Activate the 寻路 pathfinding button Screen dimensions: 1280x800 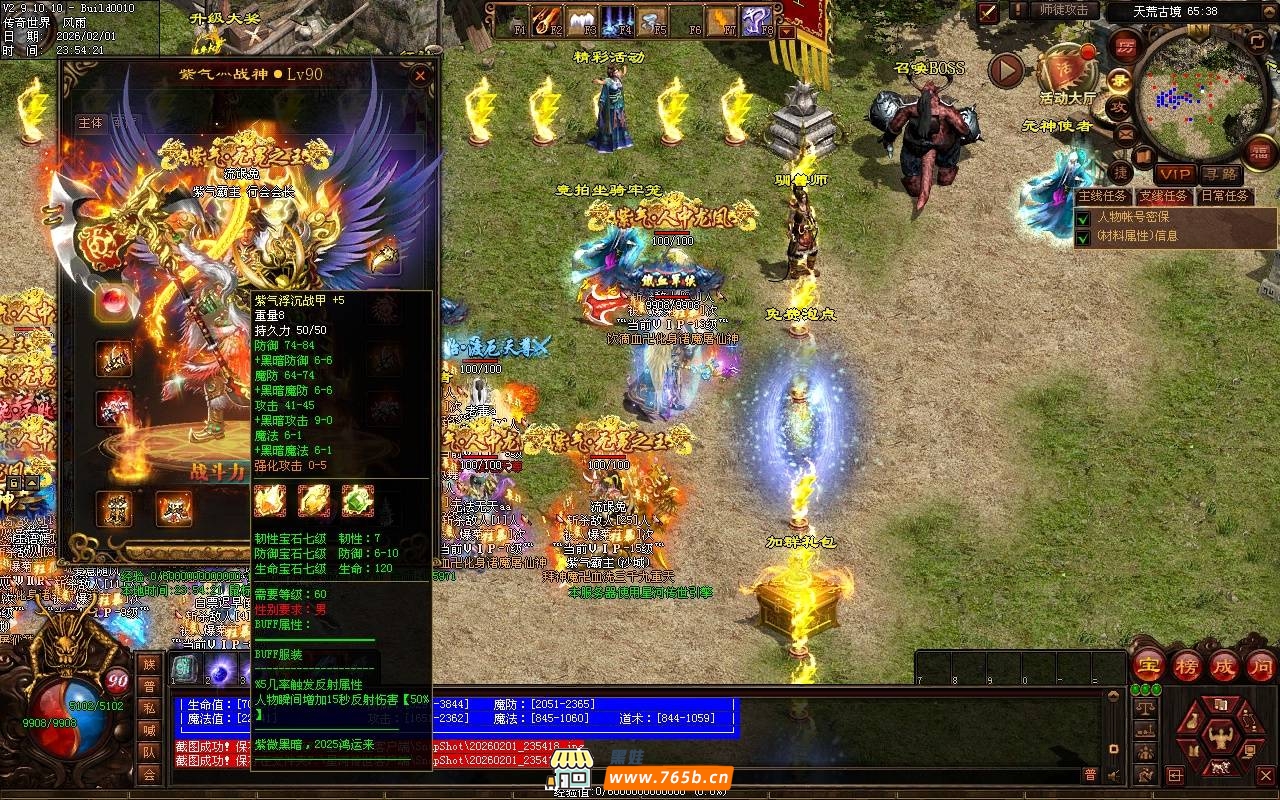pos(1221,174)
